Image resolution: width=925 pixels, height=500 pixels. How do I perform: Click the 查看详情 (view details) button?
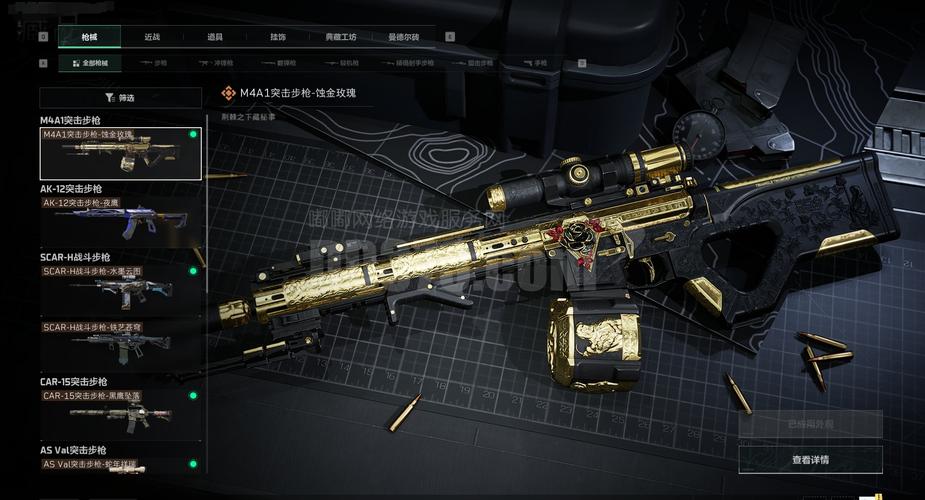click(x=810, y=460)
